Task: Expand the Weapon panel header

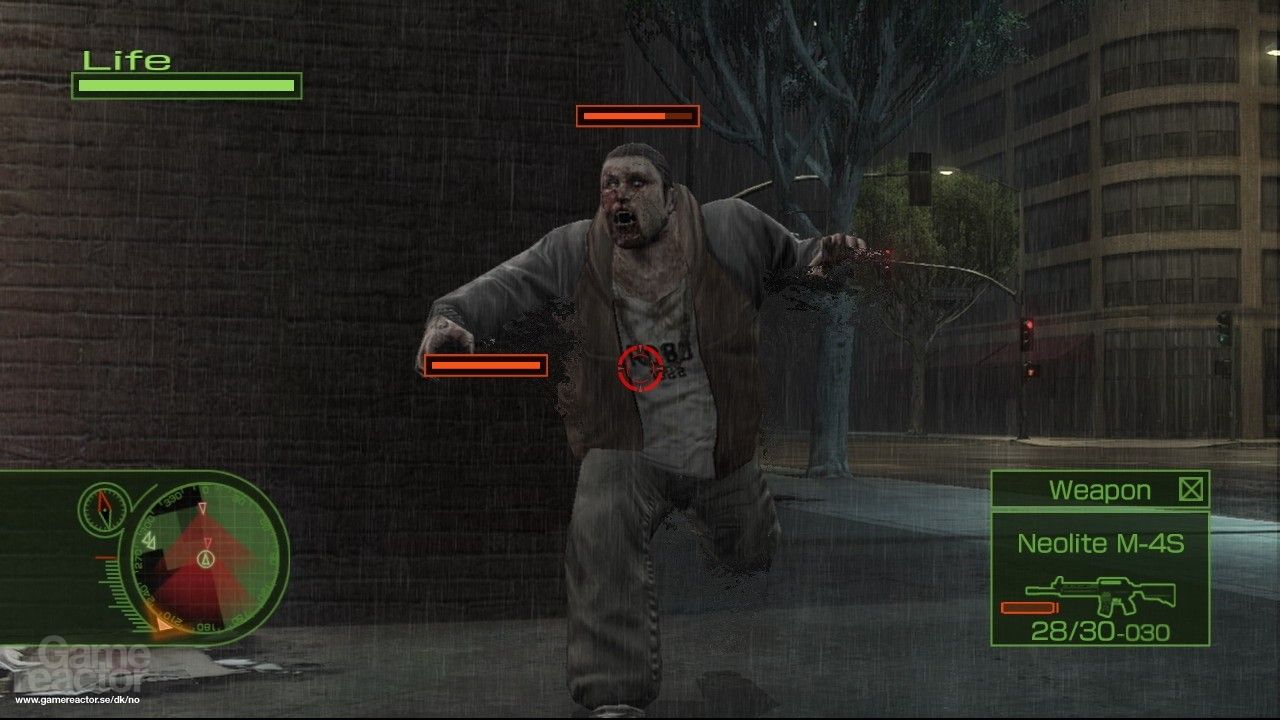Action: pos(1100,490)
